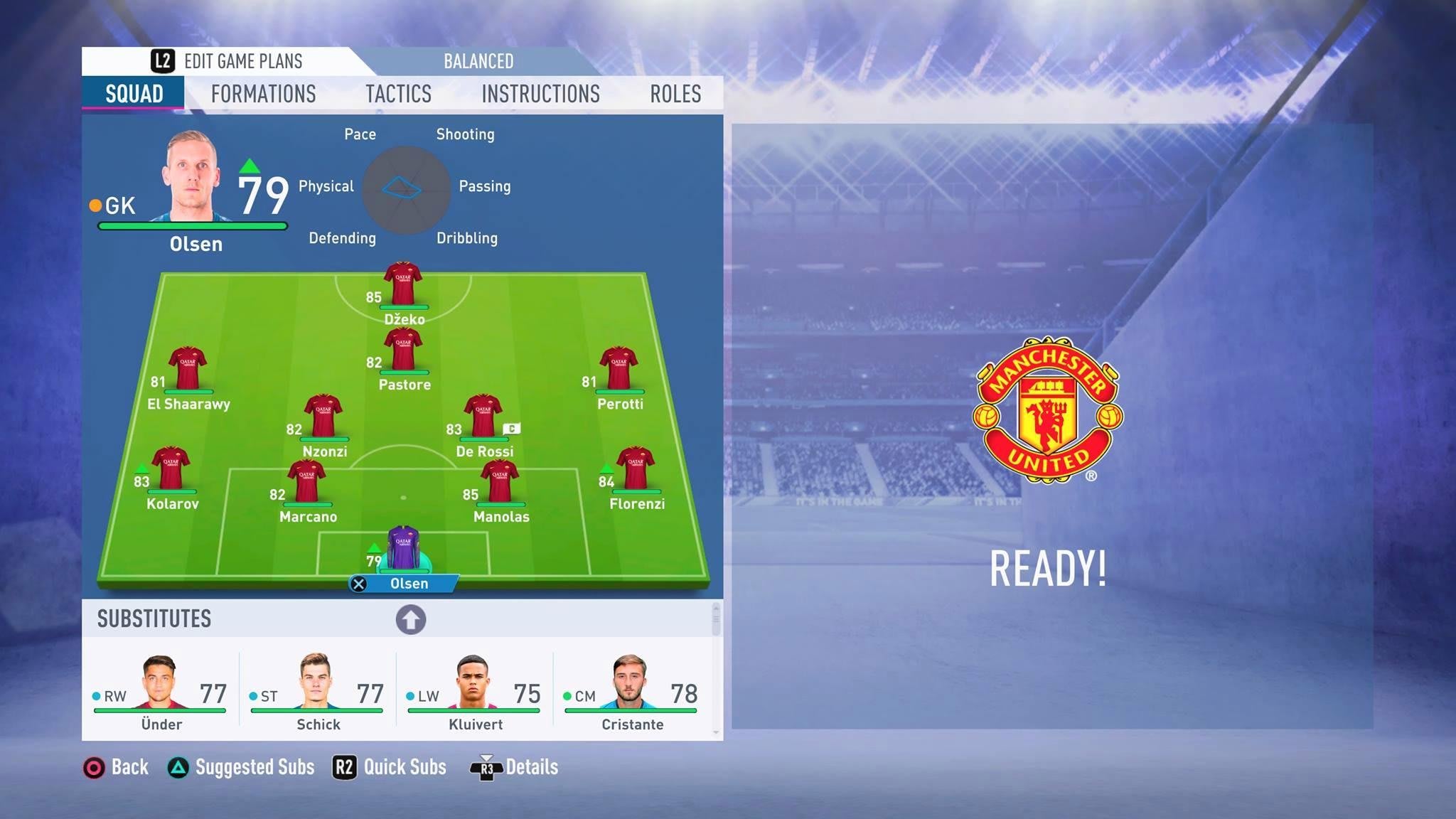The height and width of the screenshot is (819, 1456).
Task: Select El Shaarawy on the pitch
Action: [x=188, y=369]
